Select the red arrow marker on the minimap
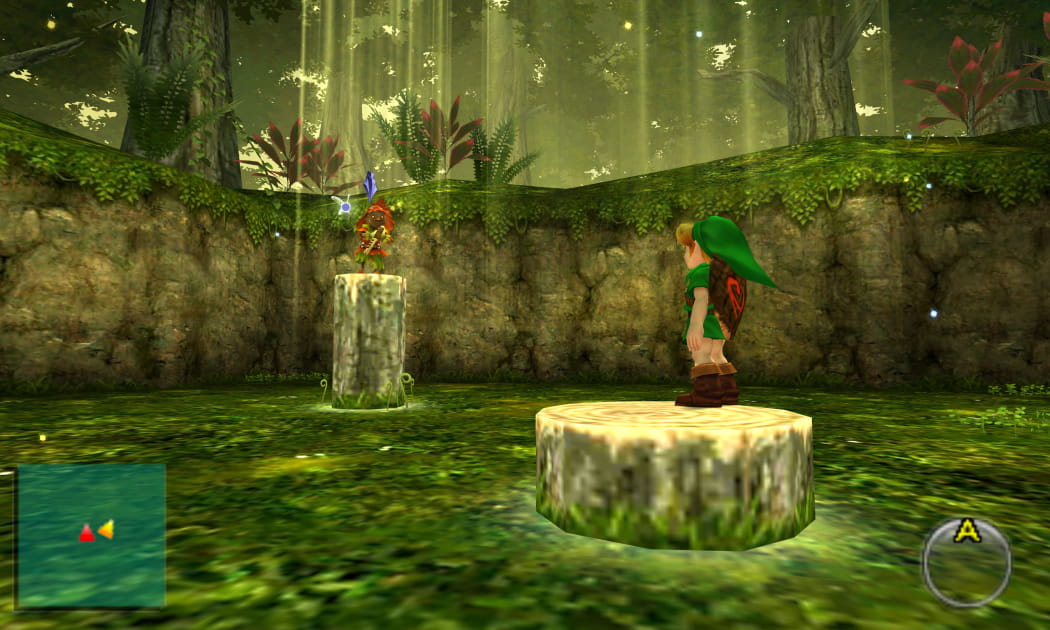This screenshot has height=630, width=1050. pyautogui.click(x=87, y=534)
